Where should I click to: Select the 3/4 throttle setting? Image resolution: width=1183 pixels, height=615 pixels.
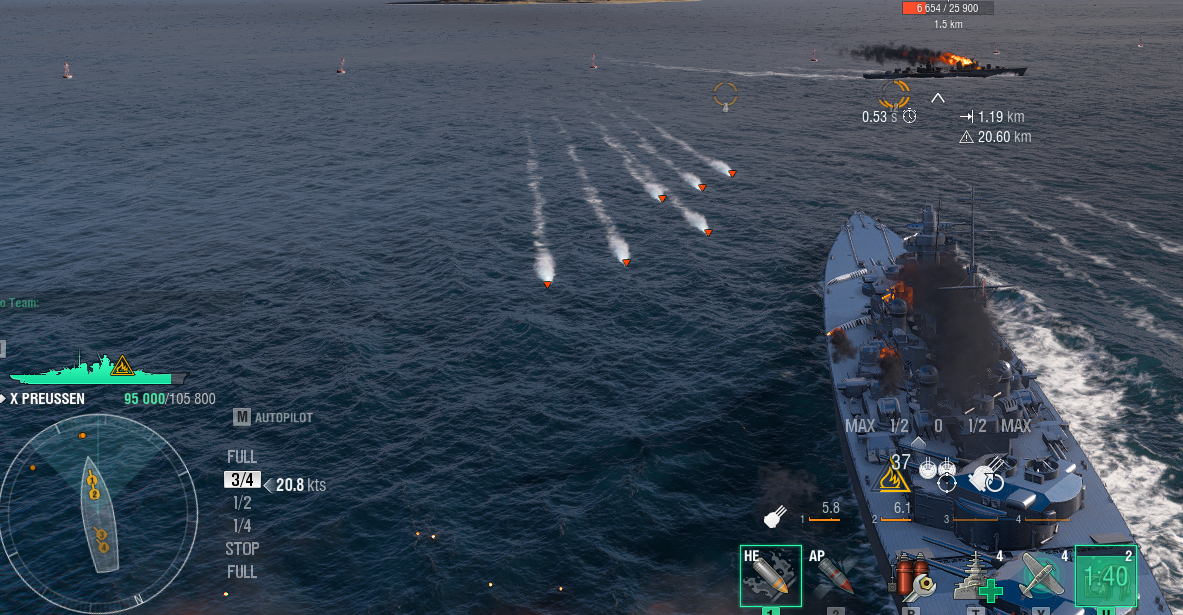[242, 480]
